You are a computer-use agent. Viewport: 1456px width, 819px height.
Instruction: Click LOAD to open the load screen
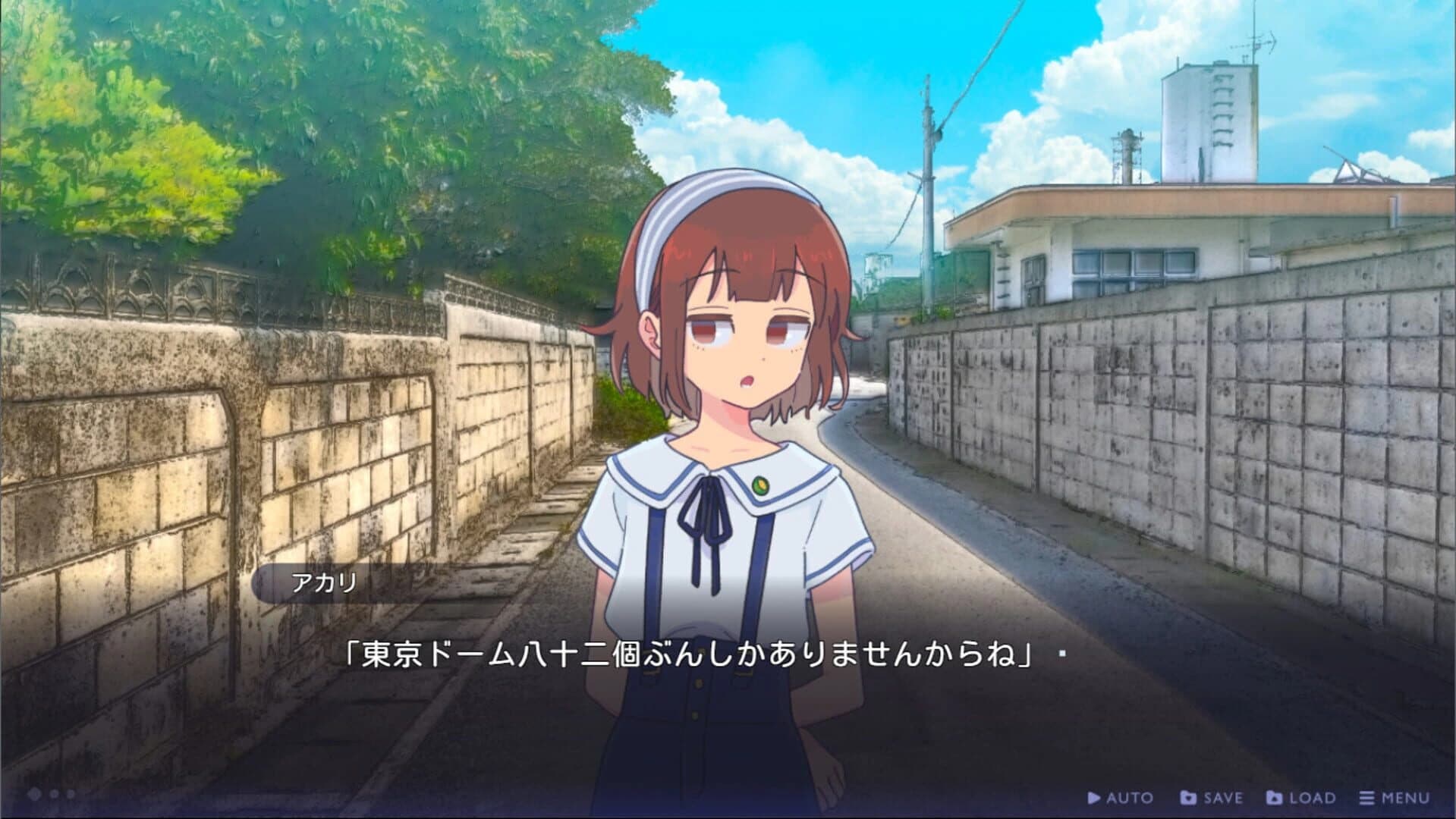[1314, 798]
